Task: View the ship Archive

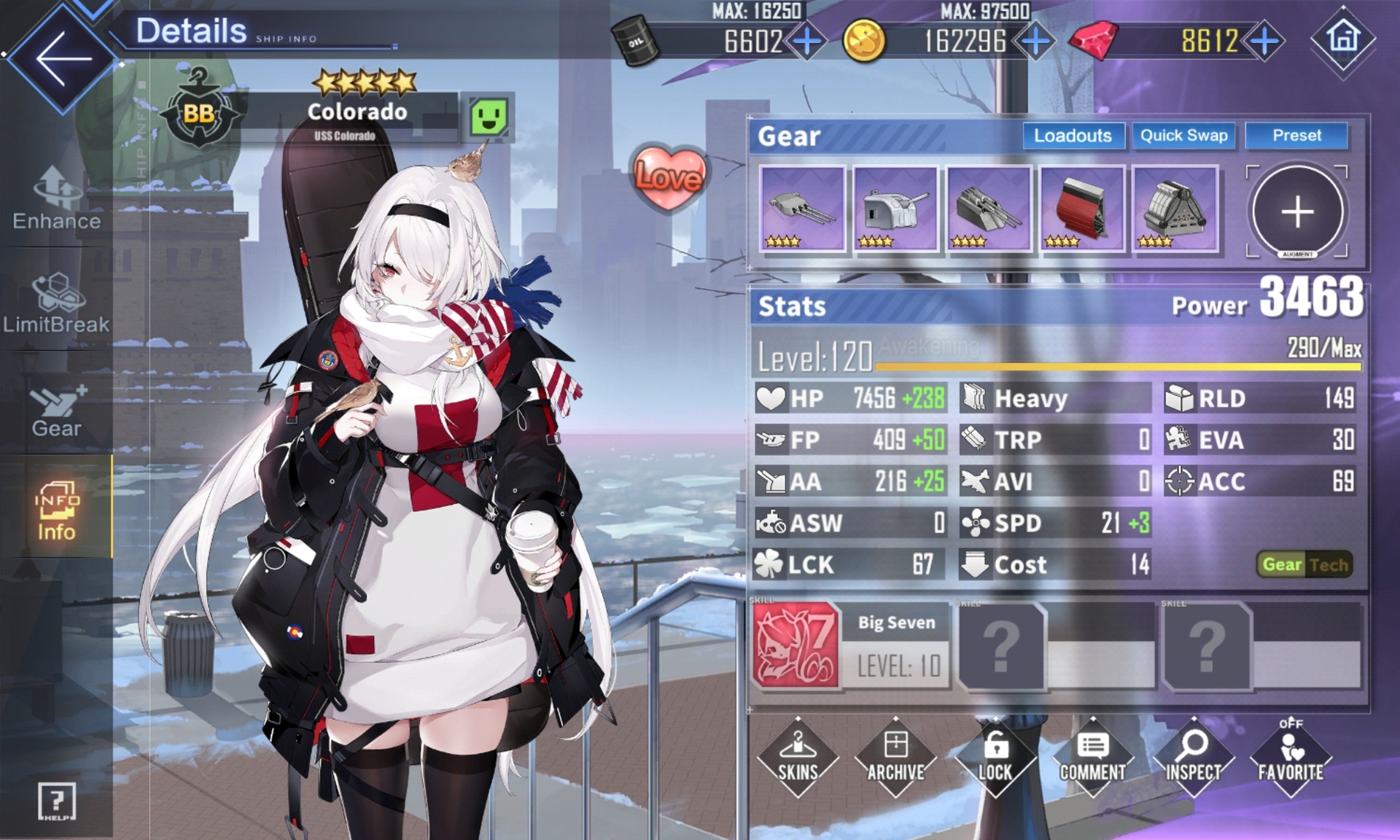Action: coord(895,757)
